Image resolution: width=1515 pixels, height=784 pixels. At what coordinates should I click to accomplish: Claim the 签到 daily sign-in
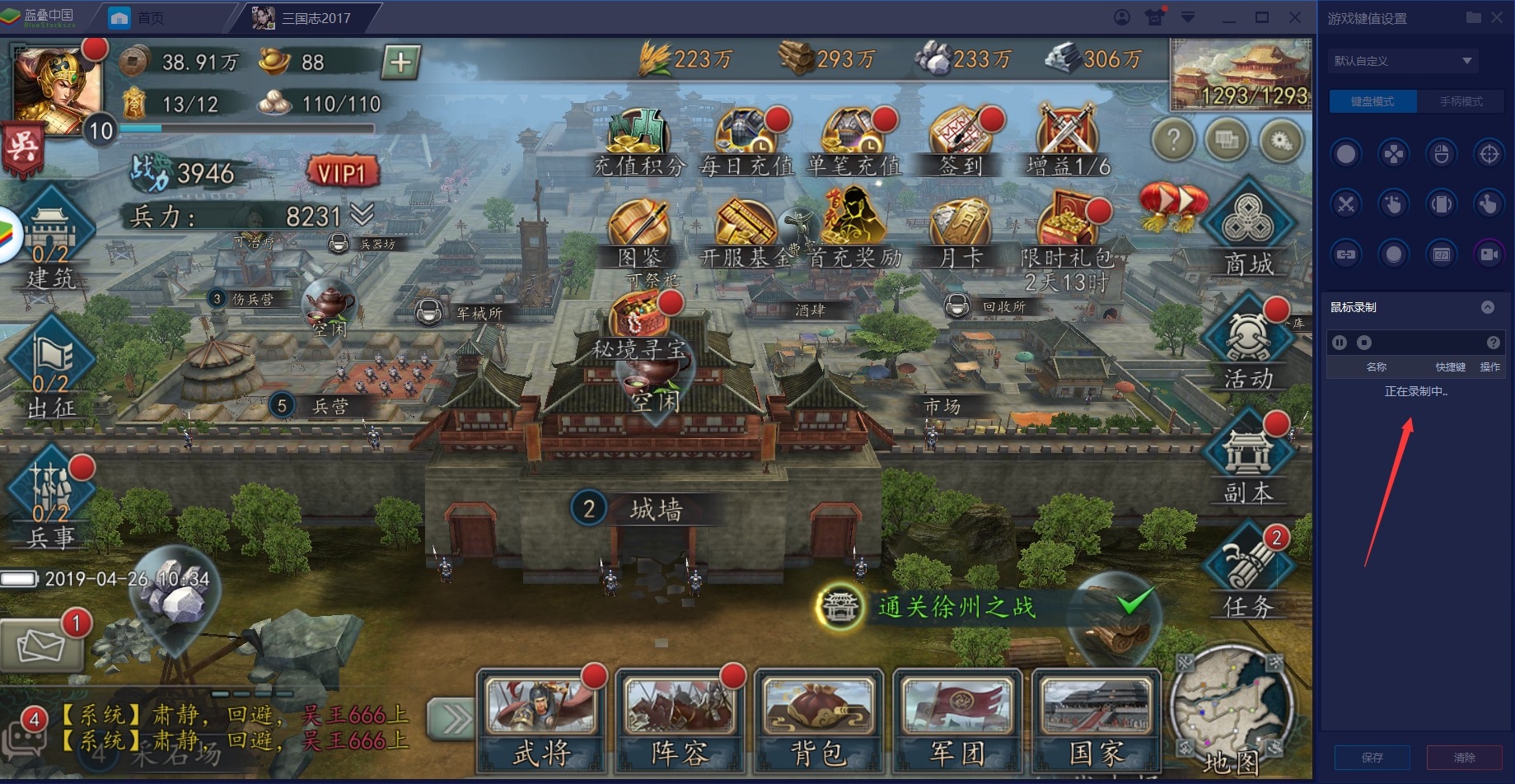pyautogui.click(x=961, y=141)
